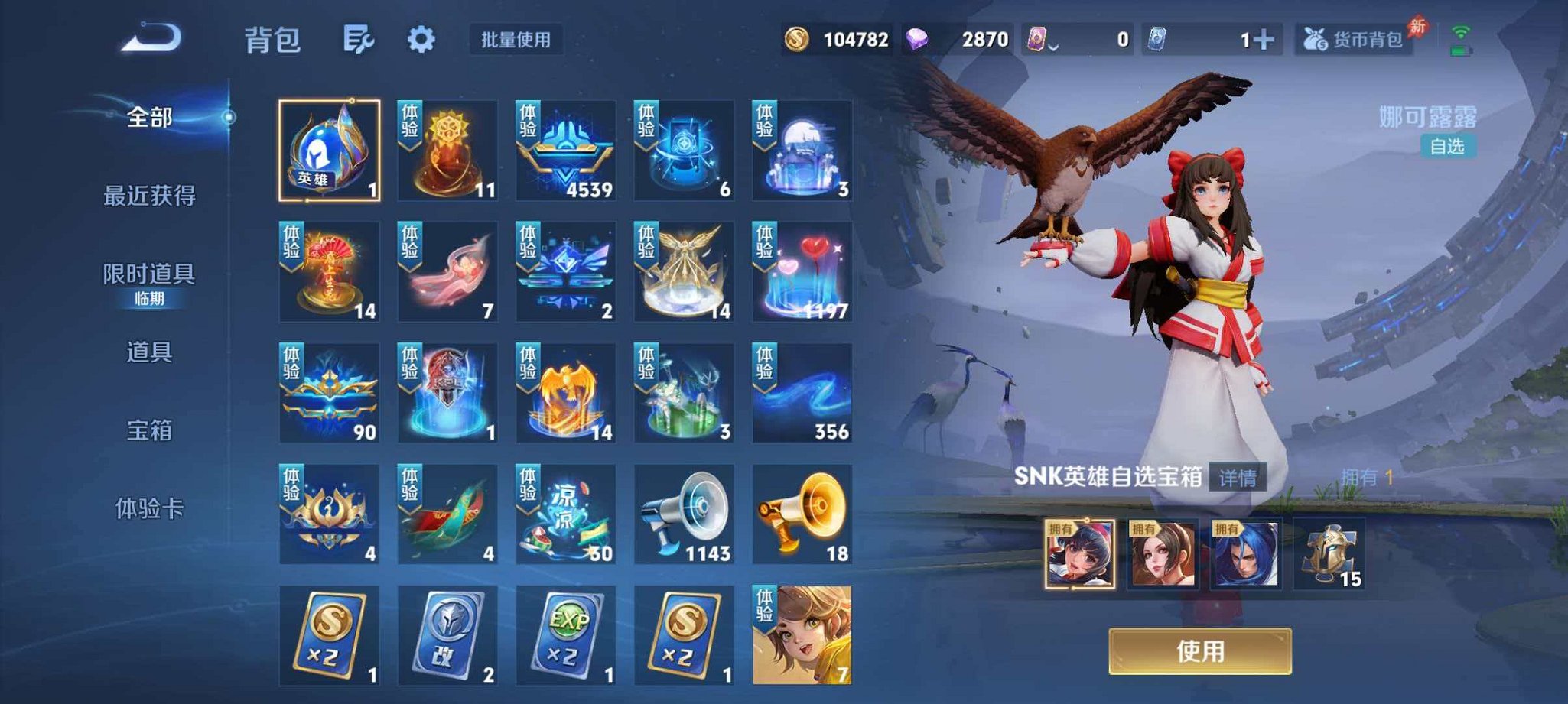
Task: Open the settings gear icon
Action: [x=421, y=37]
